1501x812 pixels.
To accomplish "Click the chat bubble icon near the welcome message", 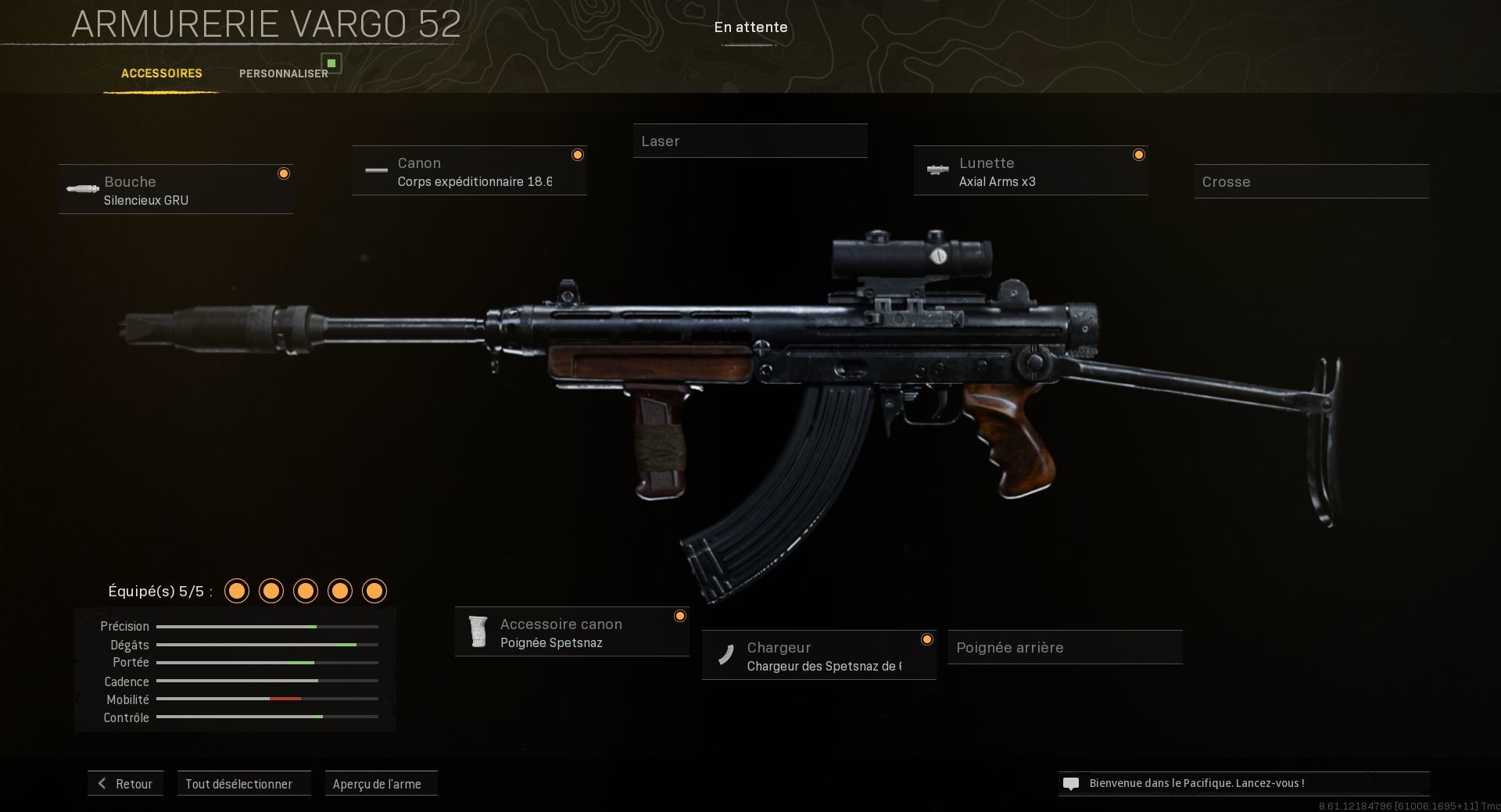I will tap(1071, 783).
